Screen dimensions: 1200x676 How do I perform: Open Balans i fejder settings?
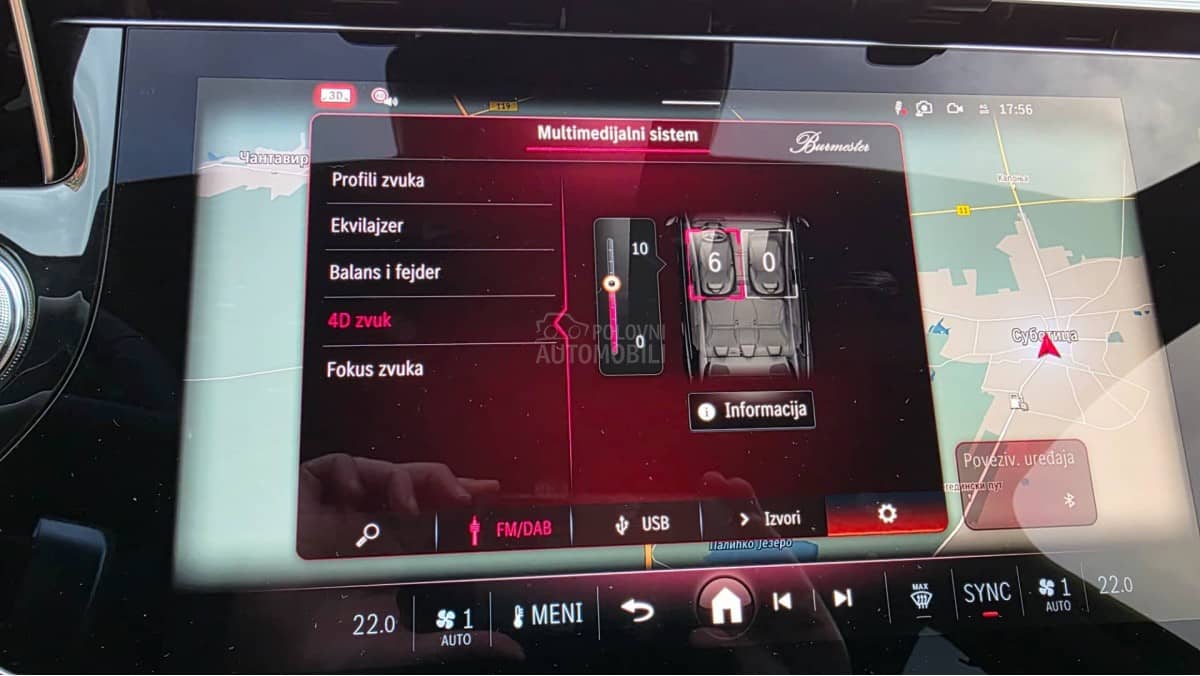click(385, 272)
